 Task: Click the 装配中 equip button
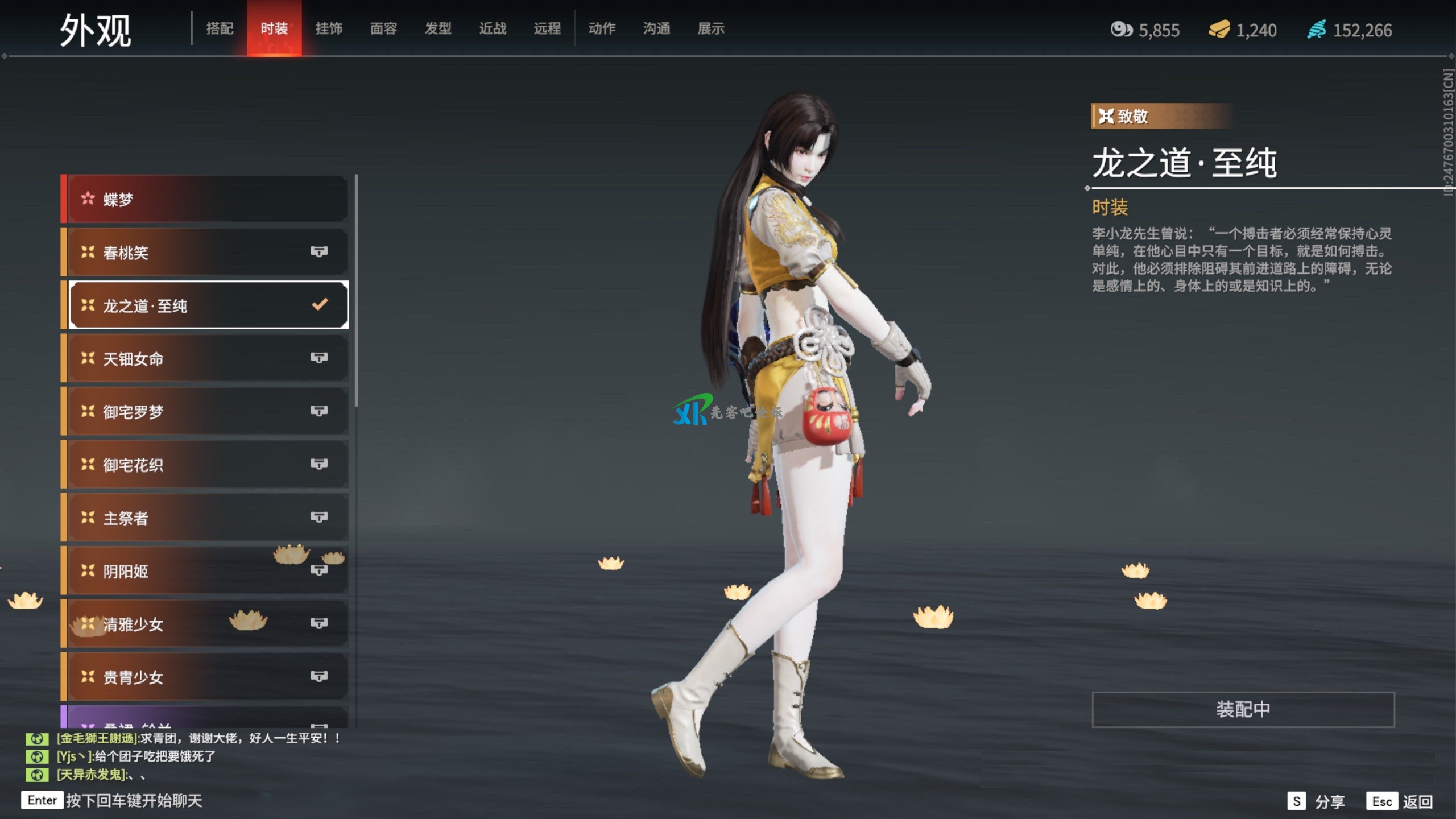pyautogui.click(x=1243, y=709)
